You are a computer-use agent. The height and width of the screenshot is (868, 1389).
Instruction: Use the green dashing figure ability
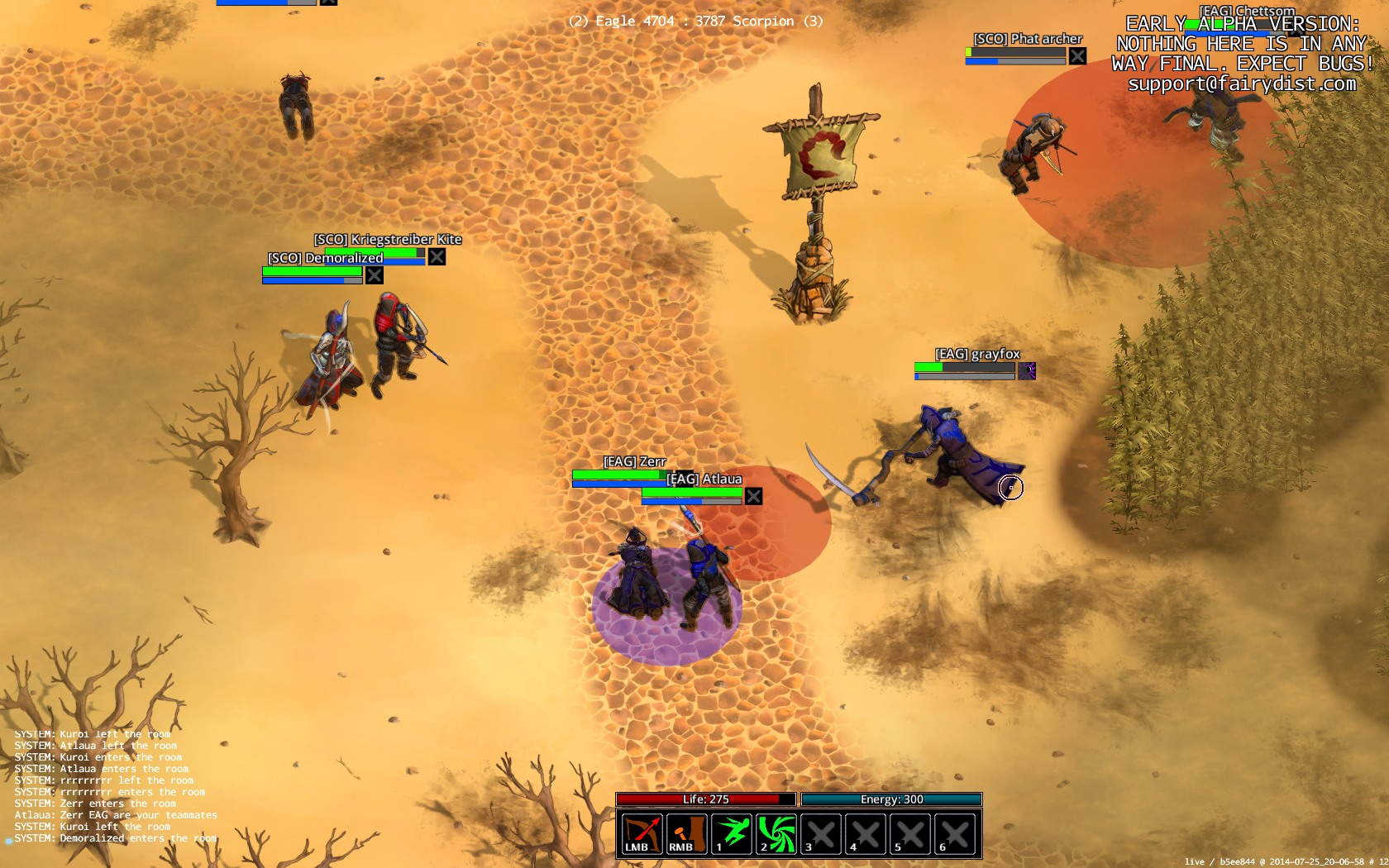(732, 833)
